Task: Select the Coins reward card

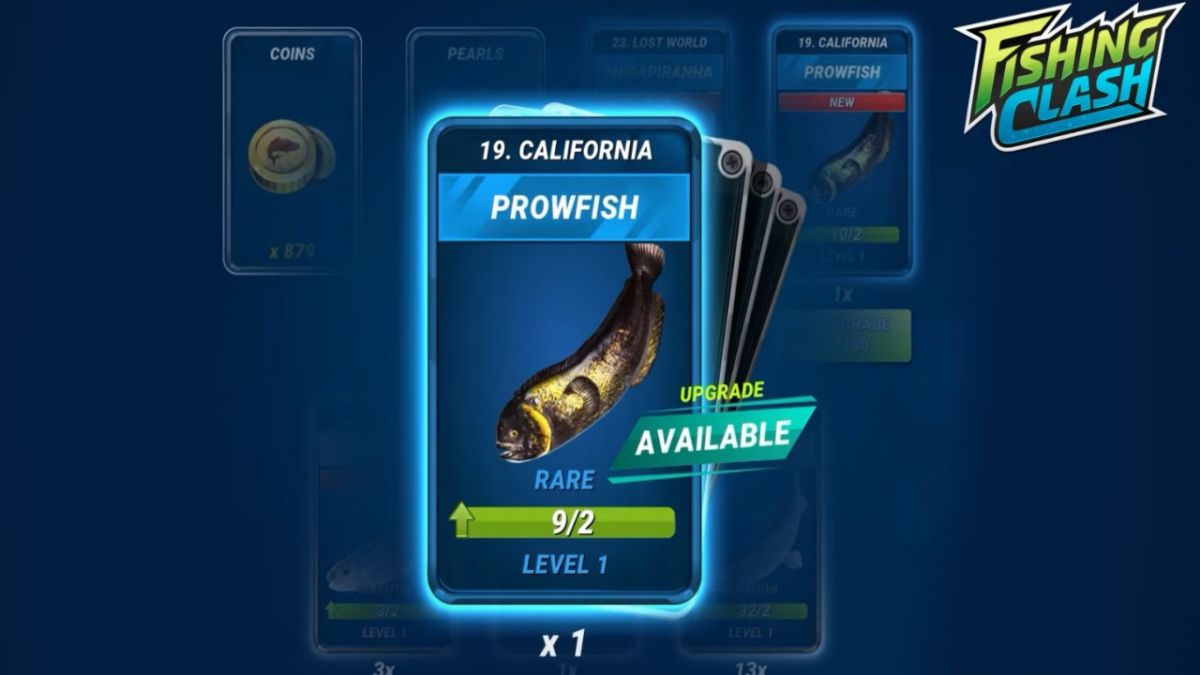Action: (x=291, y=150)
